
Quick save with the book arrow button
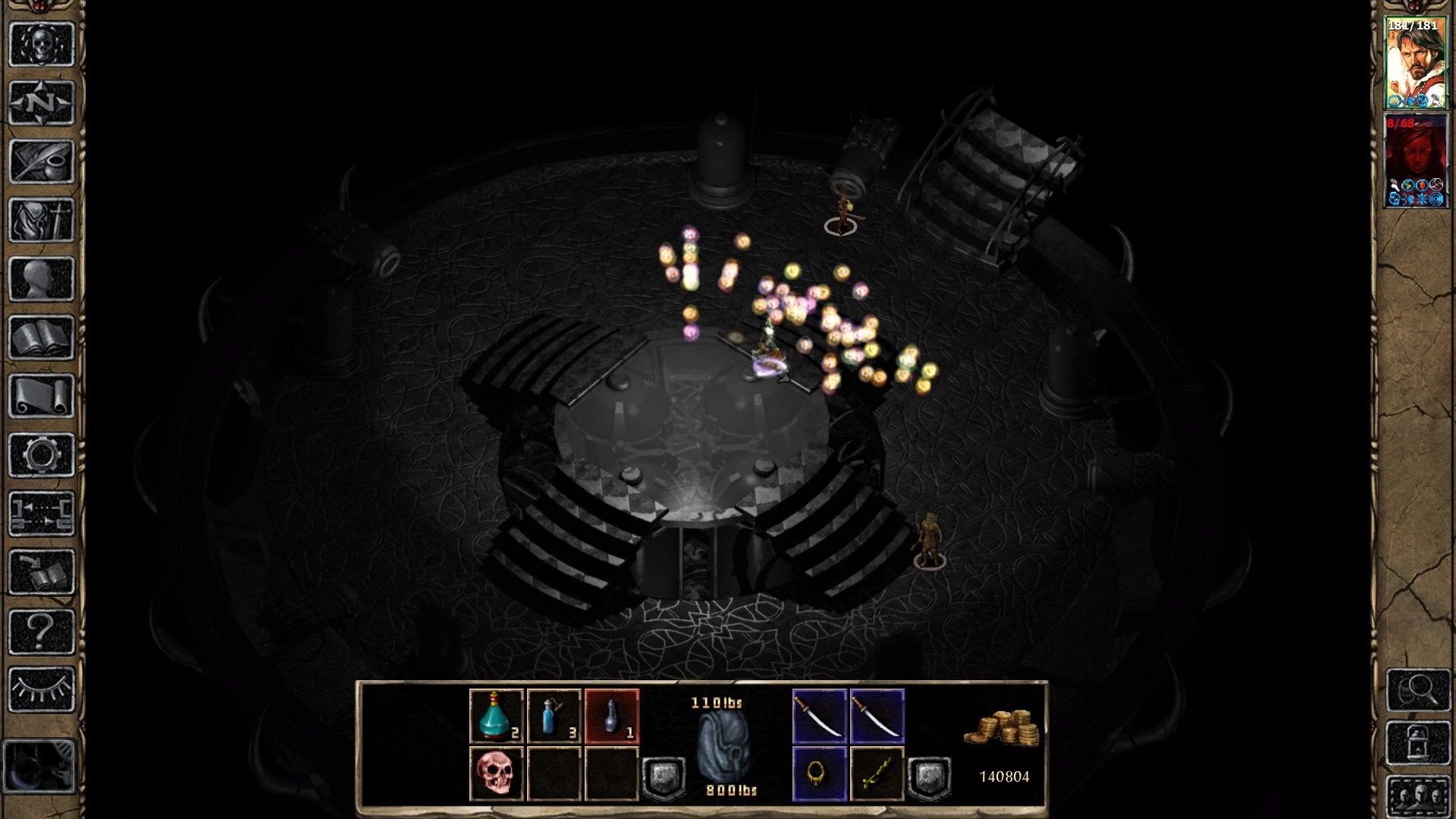point(42,573)
